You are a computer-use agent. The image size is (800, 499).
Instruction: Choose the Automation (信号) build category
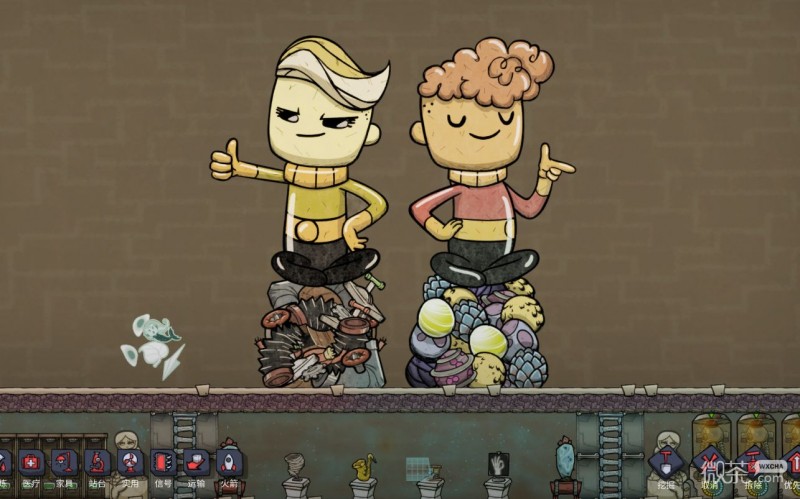[162, 463]
